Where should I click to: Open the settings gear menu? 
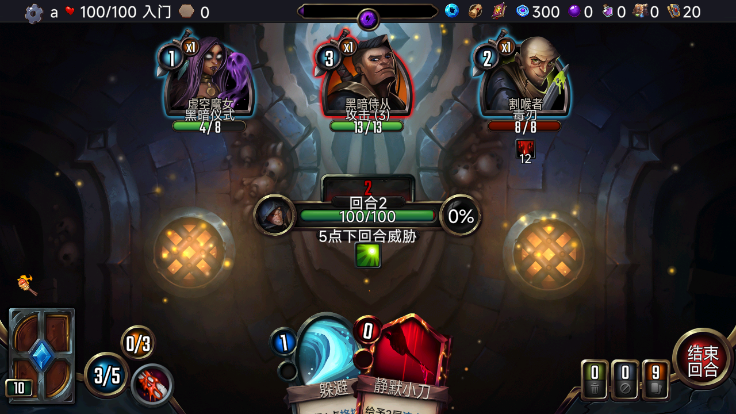34,13
